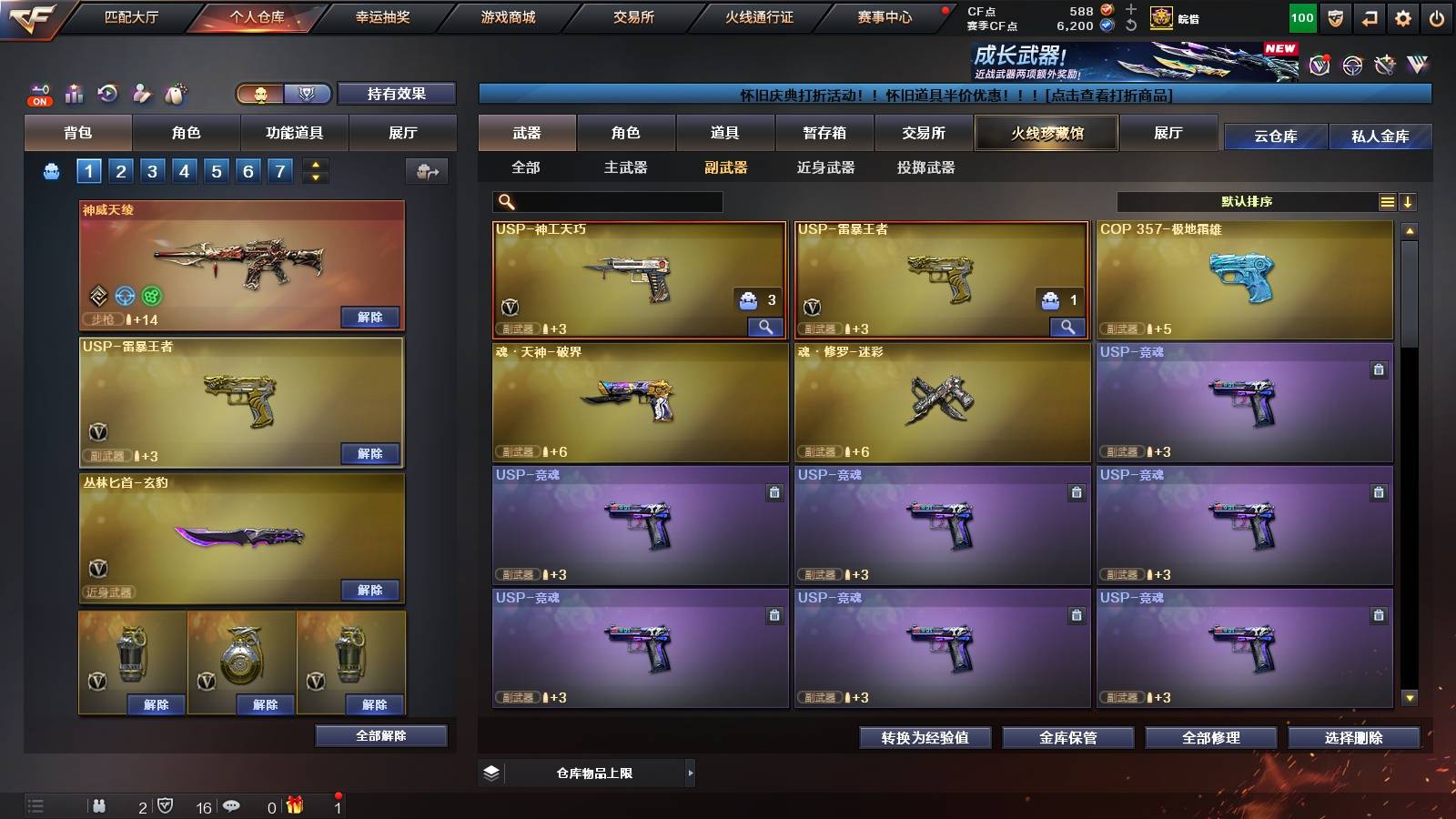Click the green 100 volume indicator at top right
1456x819 pixels.
pos(1301,16)
